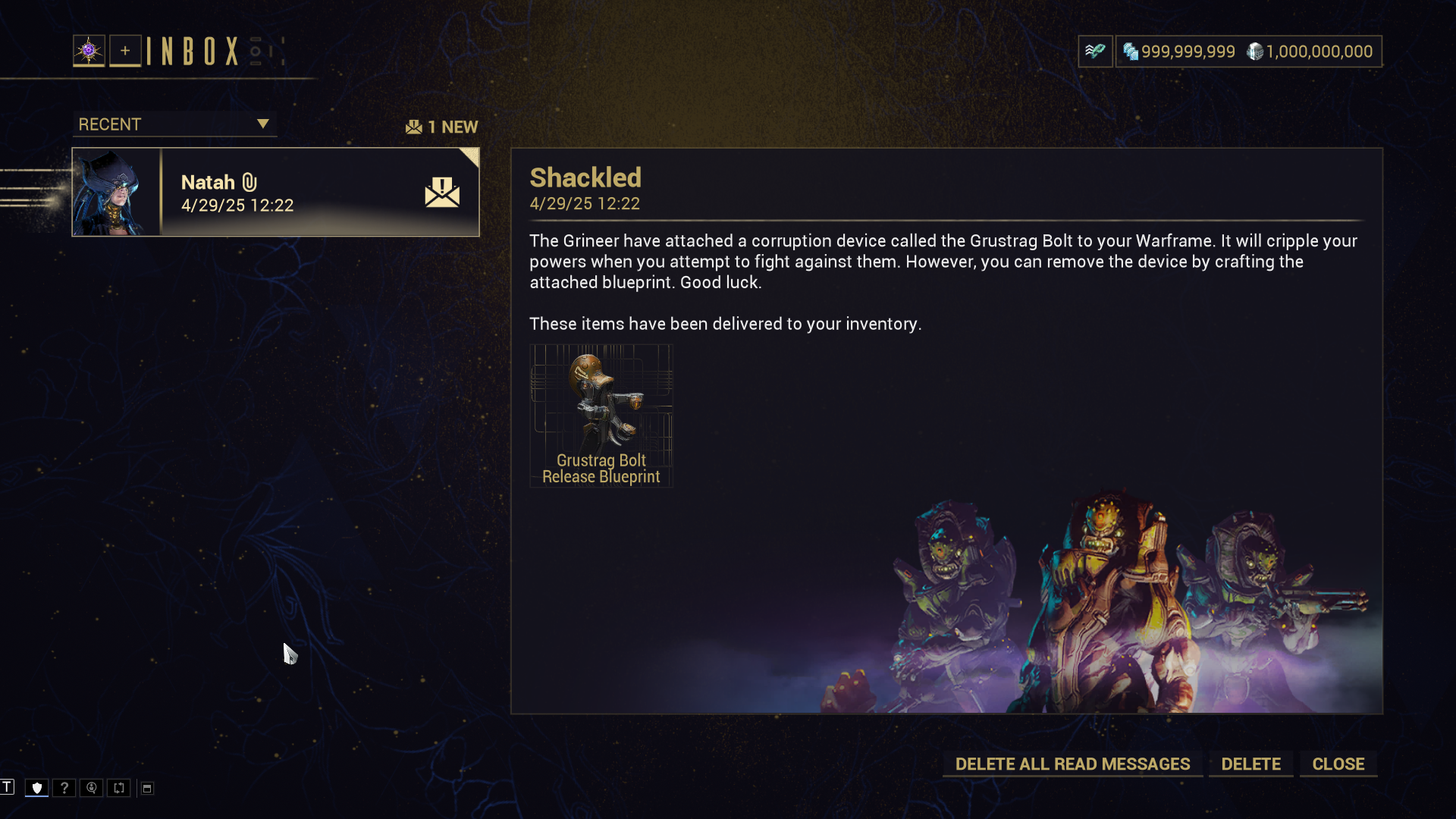Click the platinum and credits balance panel
Image resolution: width=1456 pixels, height=819 pixels.
pyautogui.click(x=1248, y=52)
